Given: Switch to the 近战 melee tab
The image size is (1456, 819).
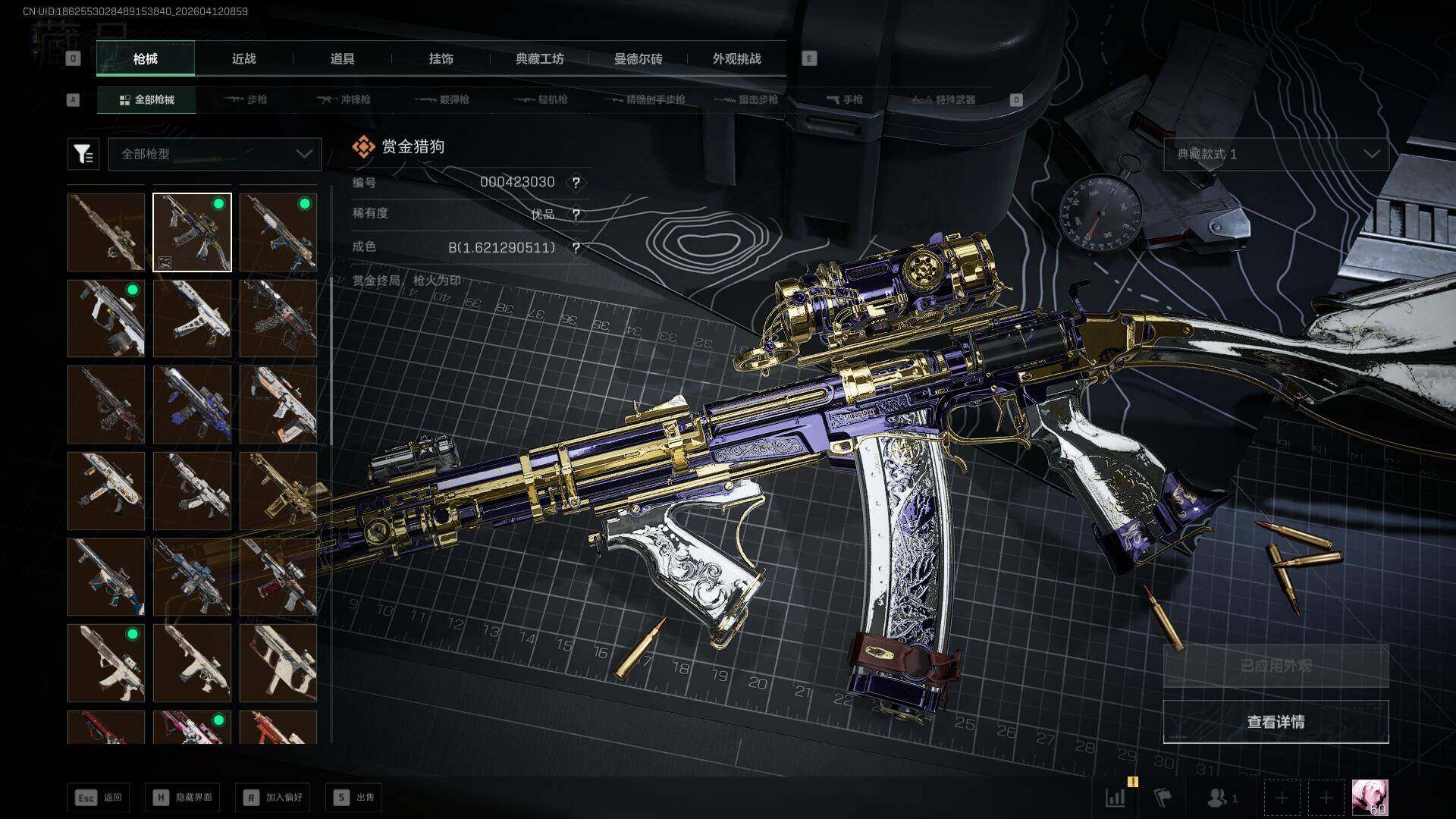Looking at the screenshot, I should coord(243,58).
